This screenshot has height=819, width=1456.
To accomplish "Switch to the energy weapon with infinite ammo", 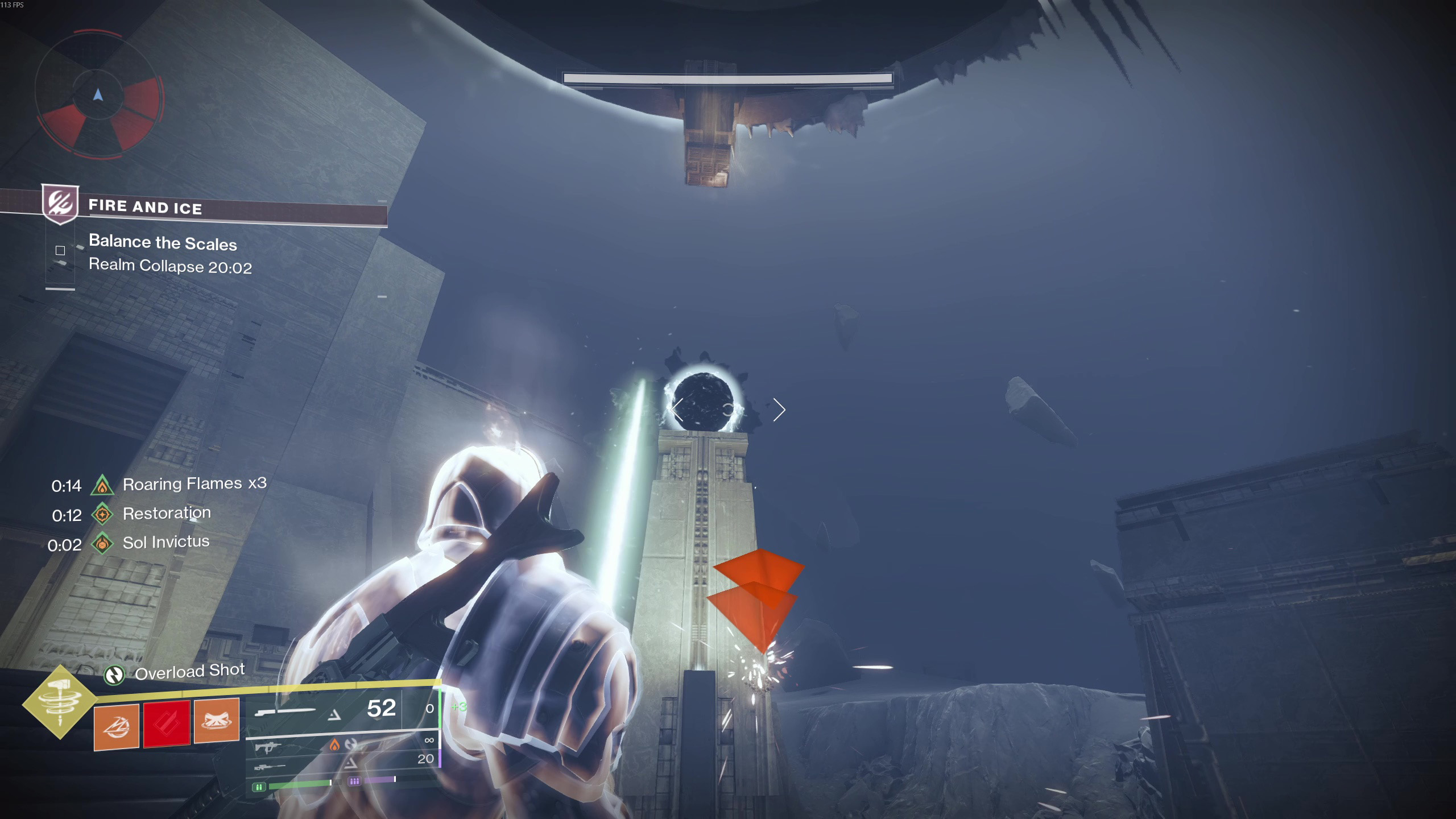I will pyautogui.click(x=341, y=745).
